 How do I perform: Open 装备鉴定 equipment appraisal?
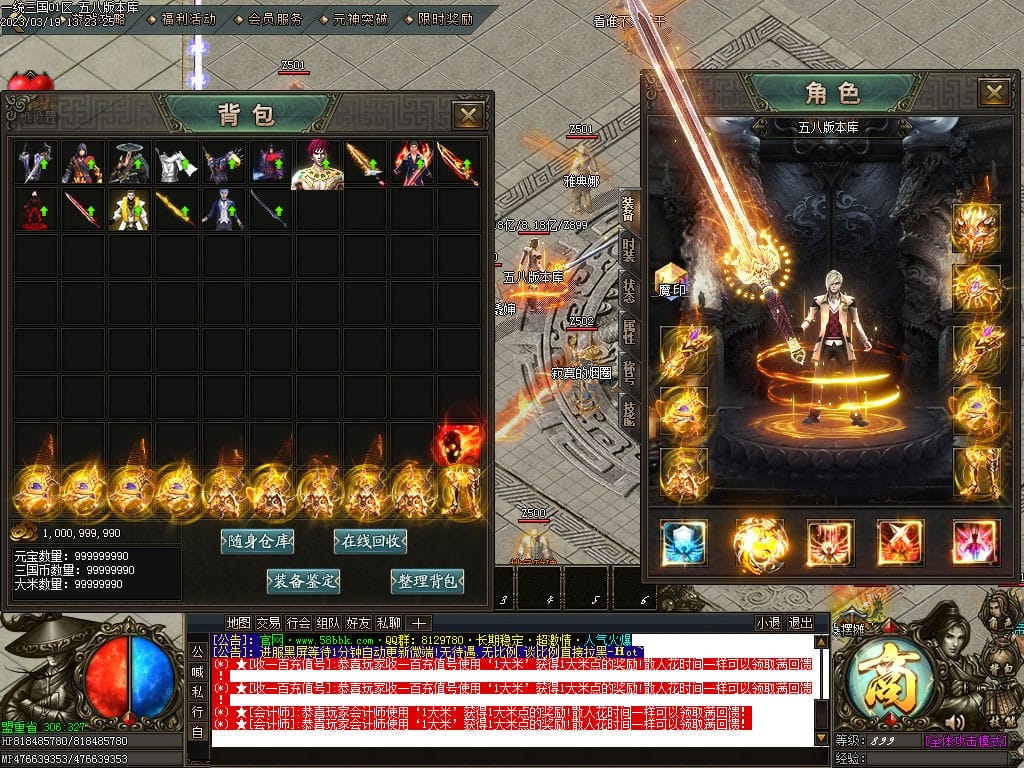(304, 581)
